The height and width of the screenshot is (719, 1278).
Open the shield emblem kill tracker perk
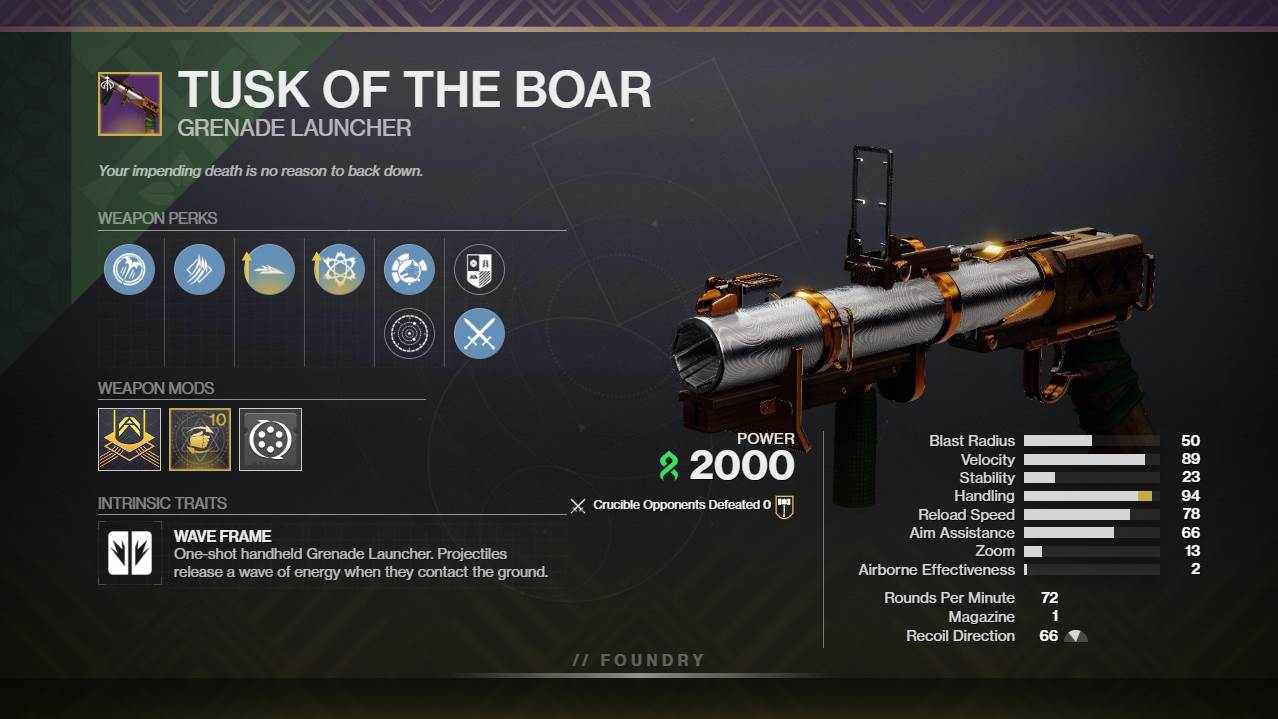[x=479, y=270]
